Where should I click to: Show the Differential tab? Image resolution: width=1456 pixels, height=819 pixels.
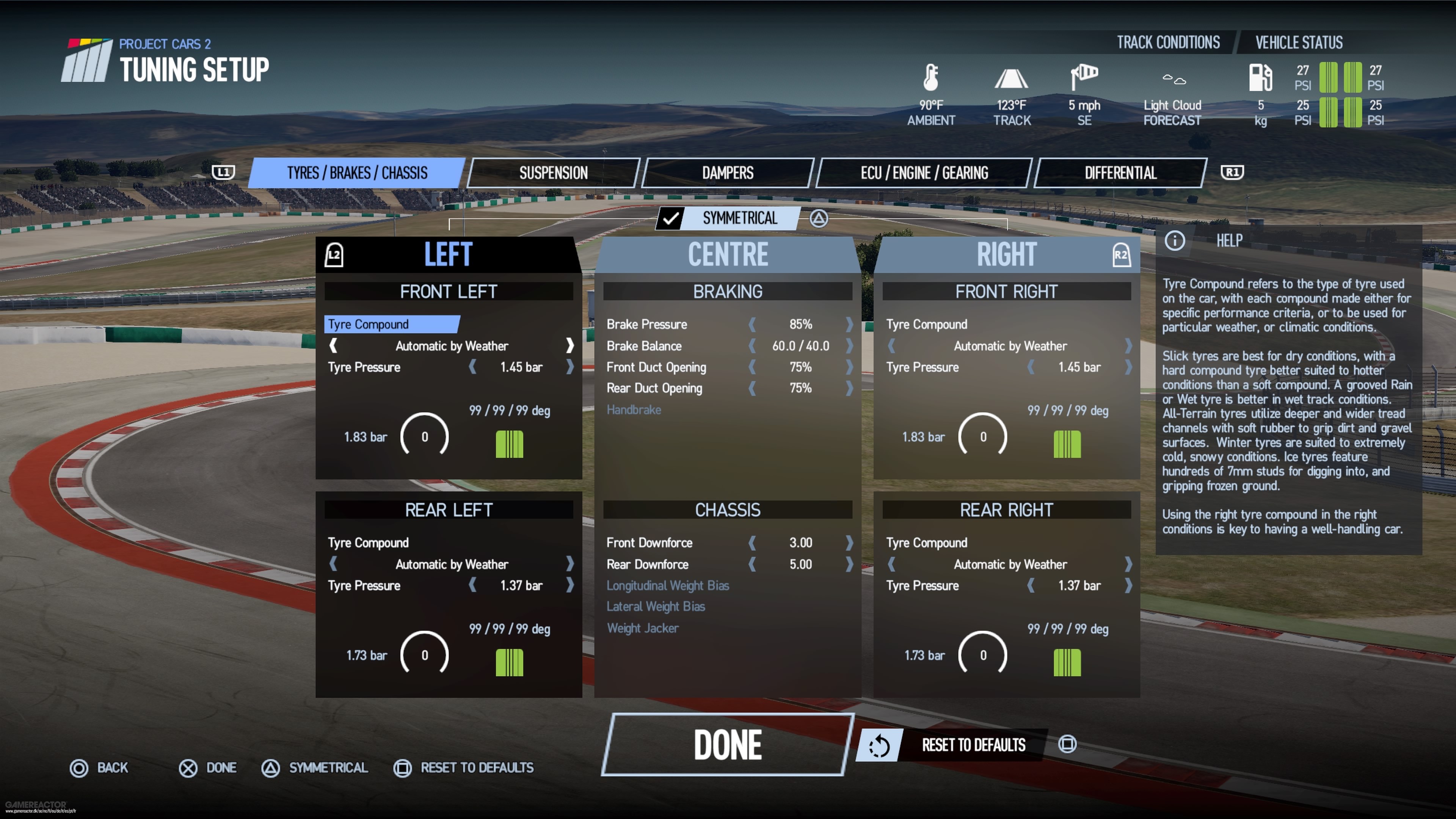click(1120, 173)
